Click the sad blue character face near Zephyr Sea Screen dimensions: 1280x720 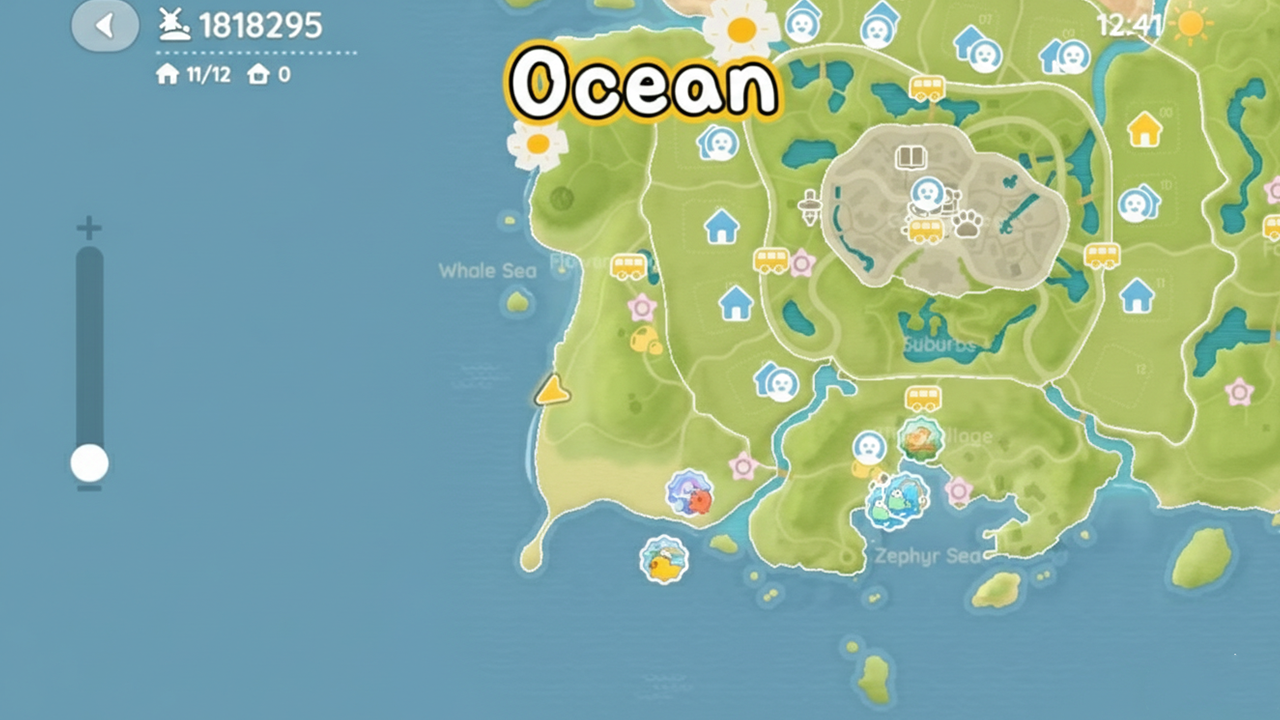pyautogui.click(x=866, y=447)
